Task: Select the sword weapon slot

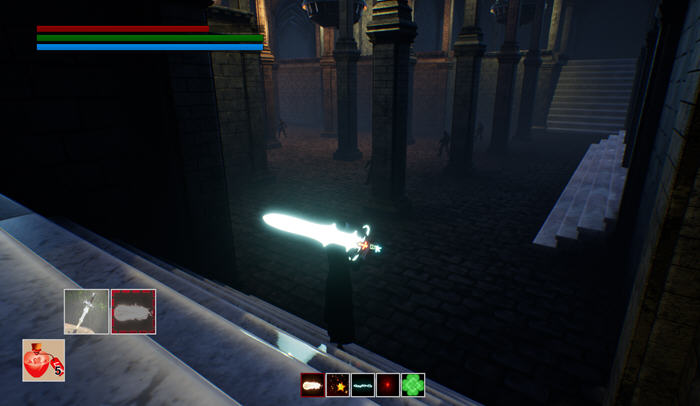Action: click(86, 311)
